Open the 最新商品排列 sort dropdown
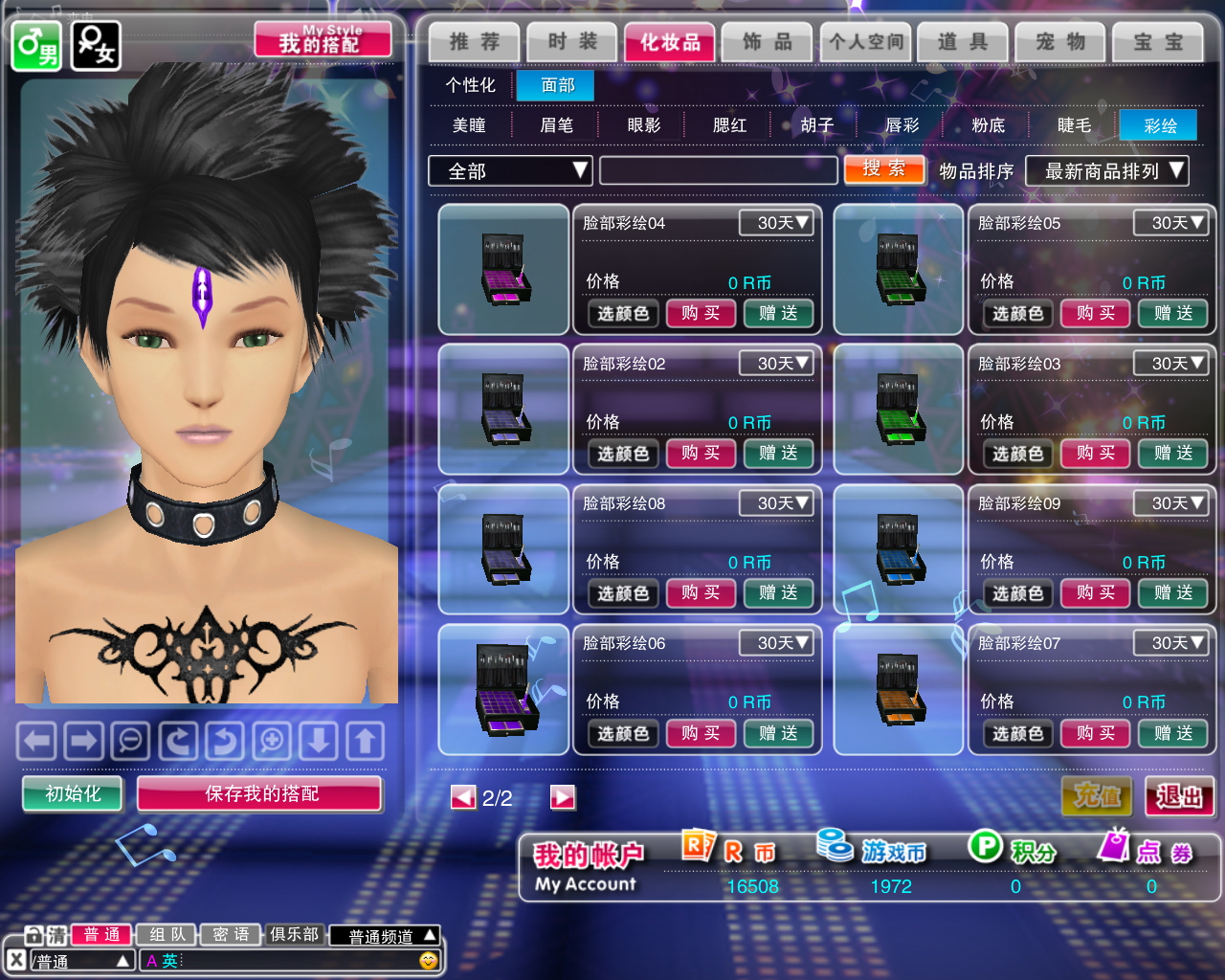This screenshot has width=1225, height=980. (x=1106, y=171)
